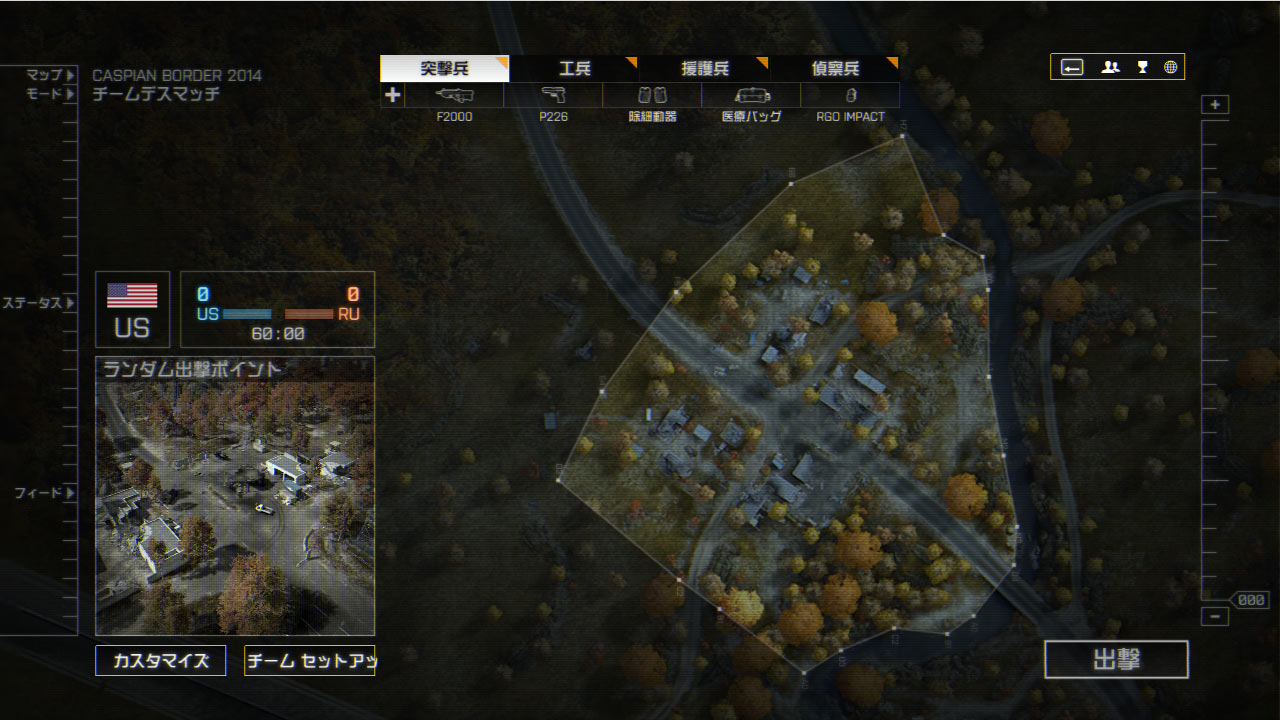Choose the 除細動器 defibrillator gadget slot
The height and width of the screenshot is (720, 1280).
click(x=652, y=96)
